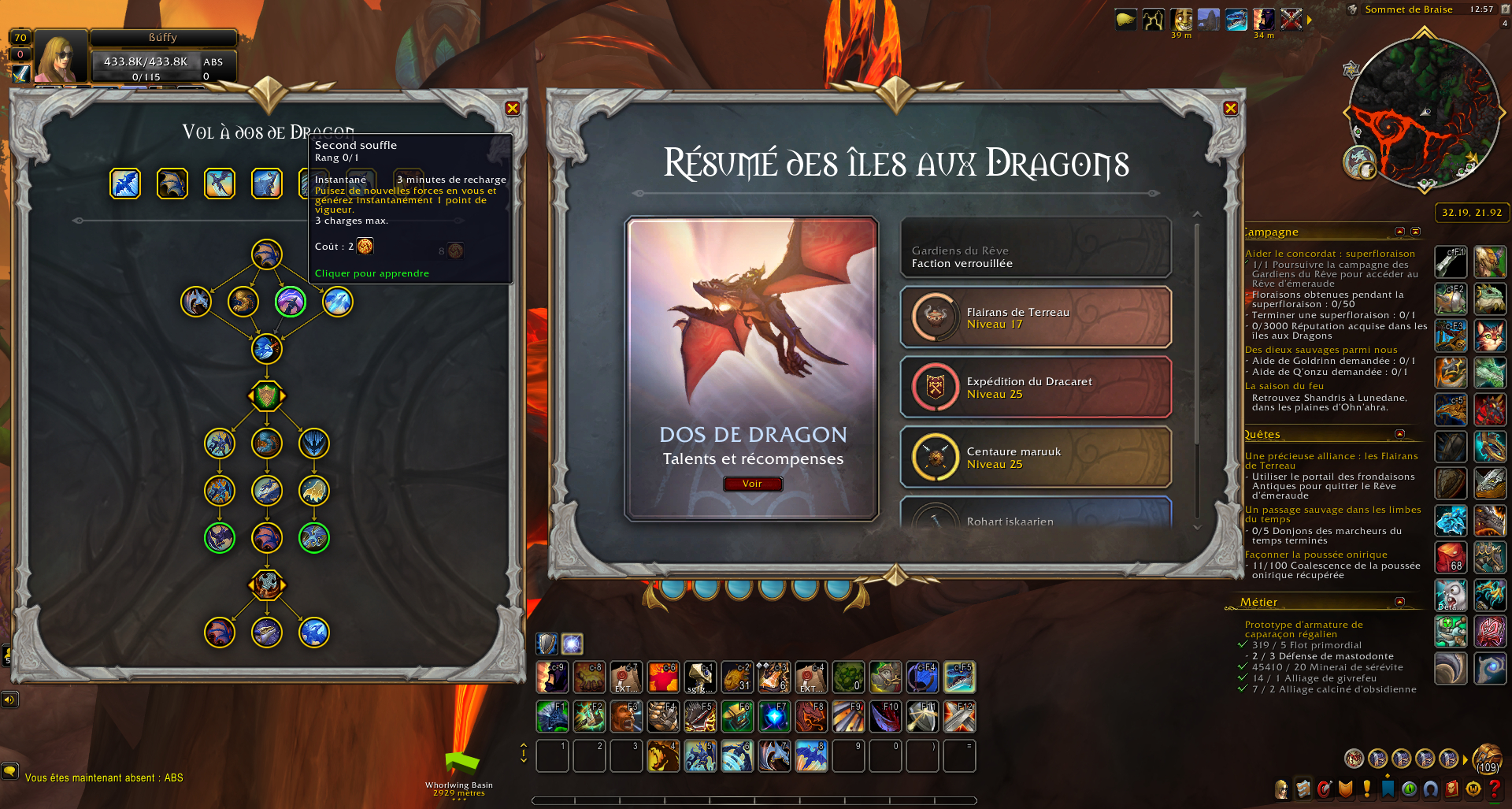Learn the green-ringed purple dragon talent
Screen dimensions: 1512x809
click(291, 302)
